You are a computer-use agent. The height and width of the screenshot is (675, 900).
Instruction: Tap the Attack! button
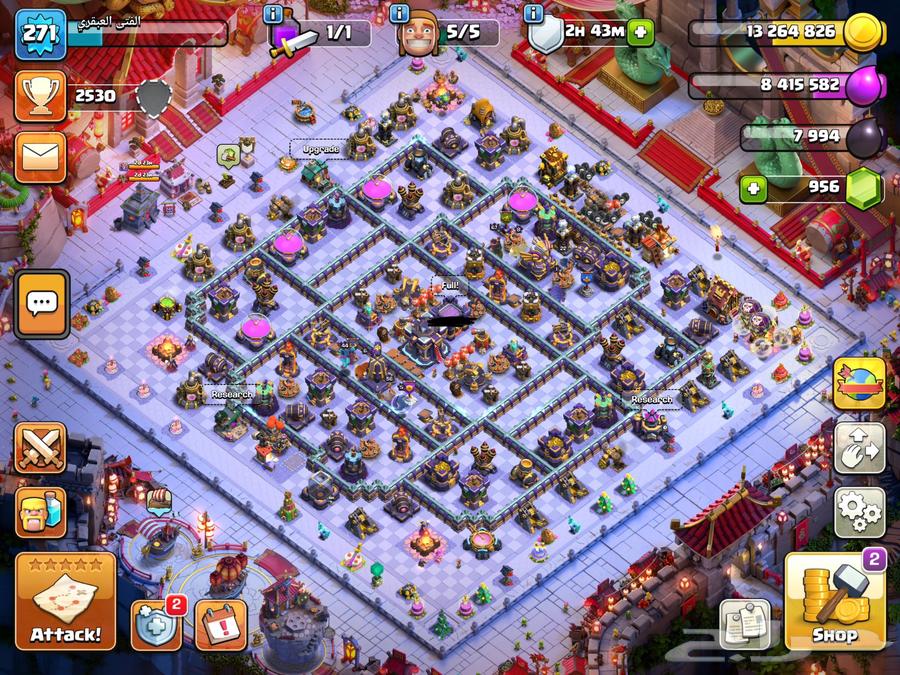pyautogui.click(x=65, y=603)
